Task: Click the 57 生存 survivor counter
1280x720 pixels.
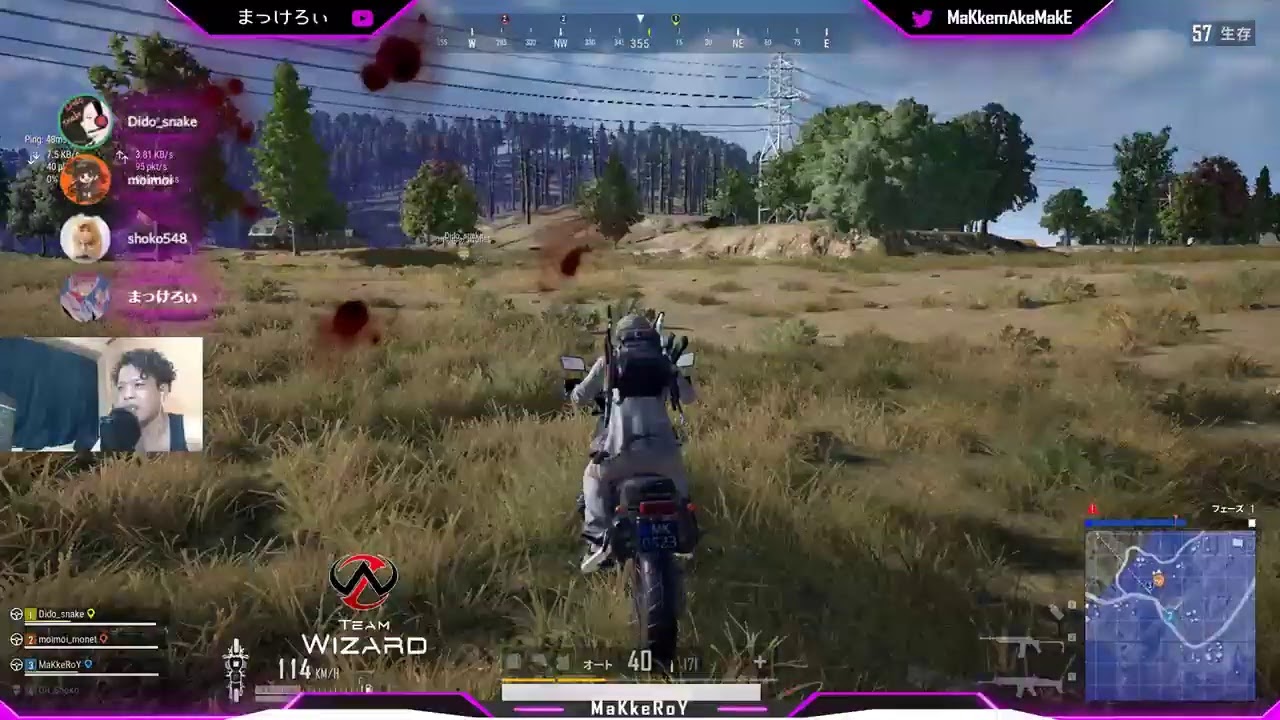Action: pos(1221,33)
